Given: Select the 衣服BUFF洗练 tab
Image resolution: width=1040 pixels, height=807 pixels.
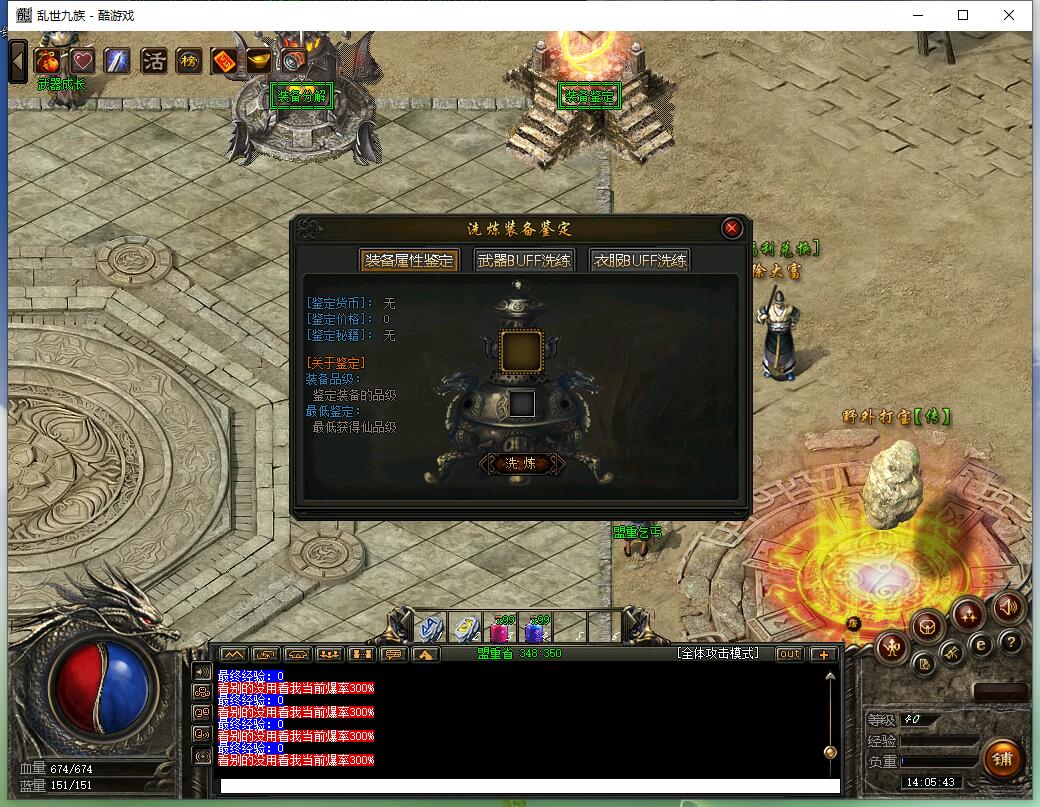Looking at the screenshot, I should coord(640,260).
